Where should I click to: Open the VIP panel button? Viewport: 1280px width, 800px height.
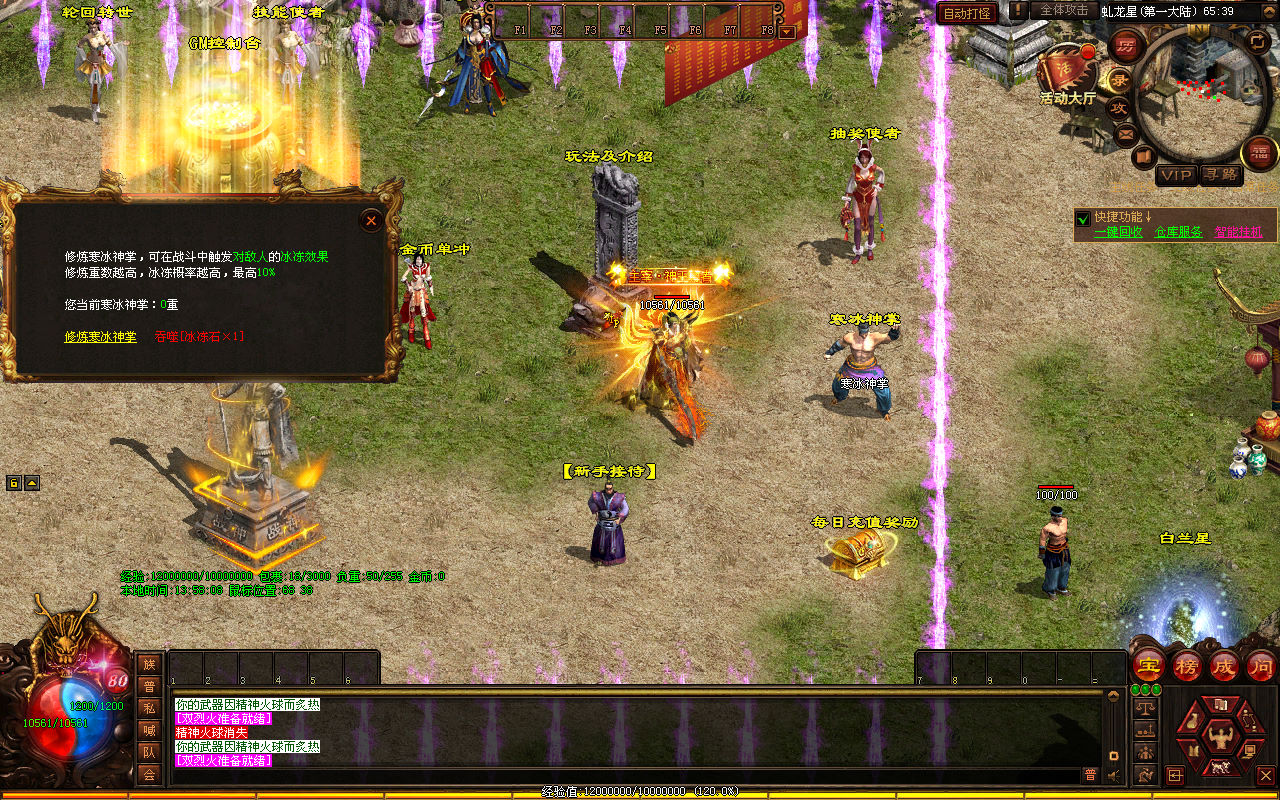[x=1176, y=175]
